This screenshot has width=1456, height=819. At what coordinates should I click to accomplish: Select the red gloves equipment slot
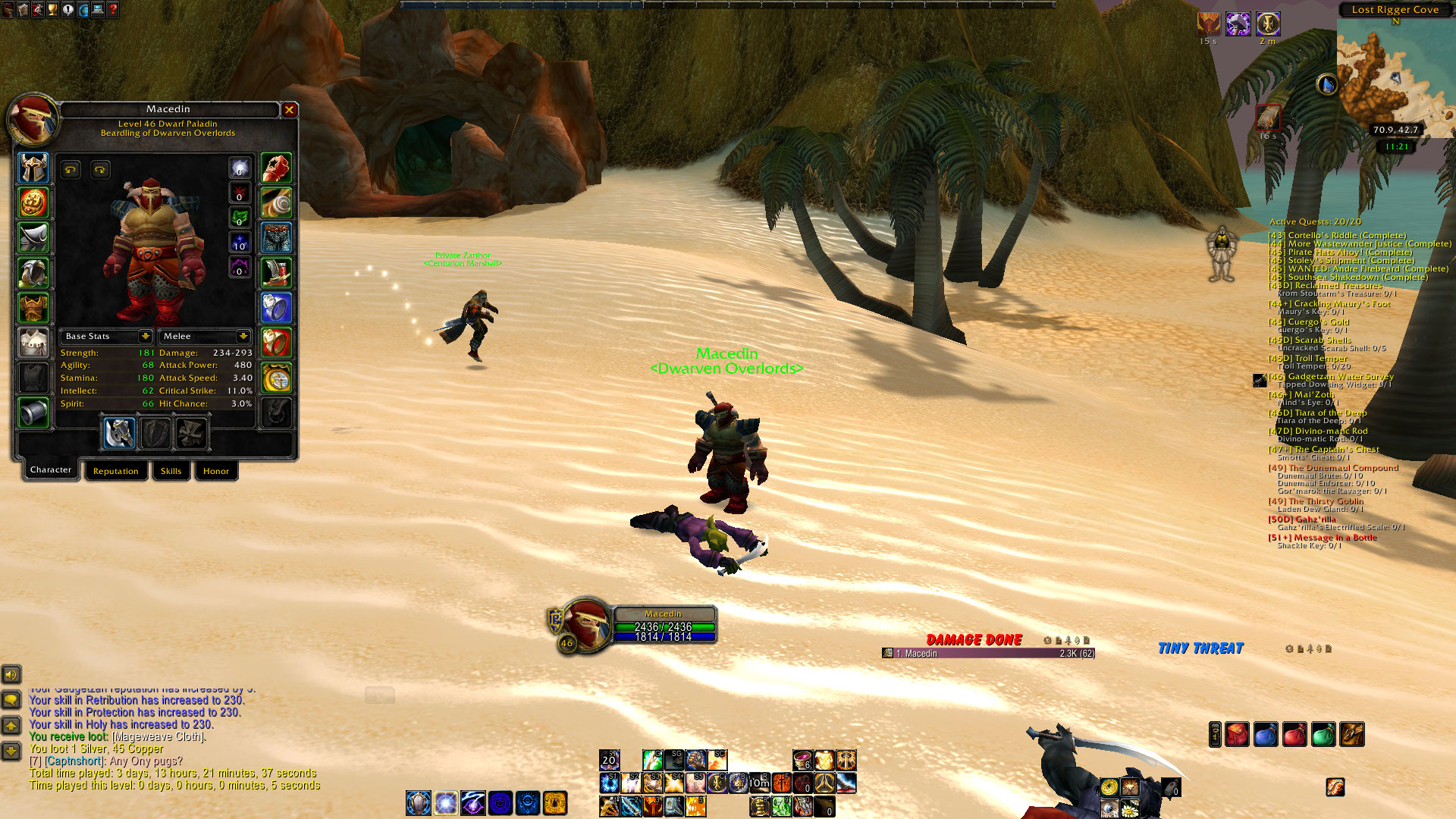[276, 168]
